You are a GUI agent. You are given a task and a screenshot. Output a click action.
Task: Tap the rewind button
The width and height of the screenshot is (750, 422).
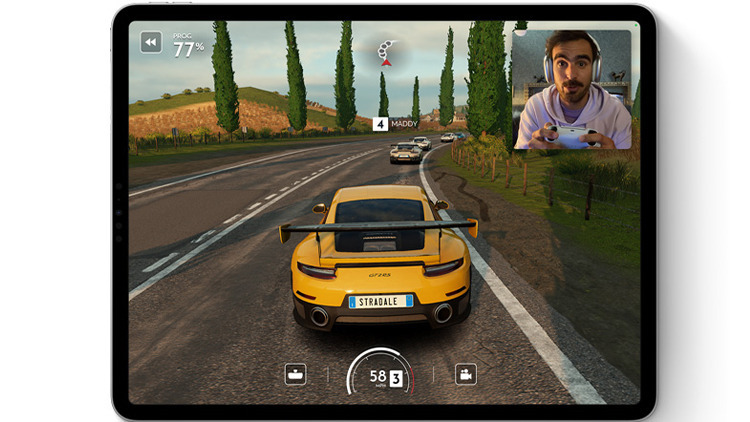pyautogui.click(x=151, y=42)
